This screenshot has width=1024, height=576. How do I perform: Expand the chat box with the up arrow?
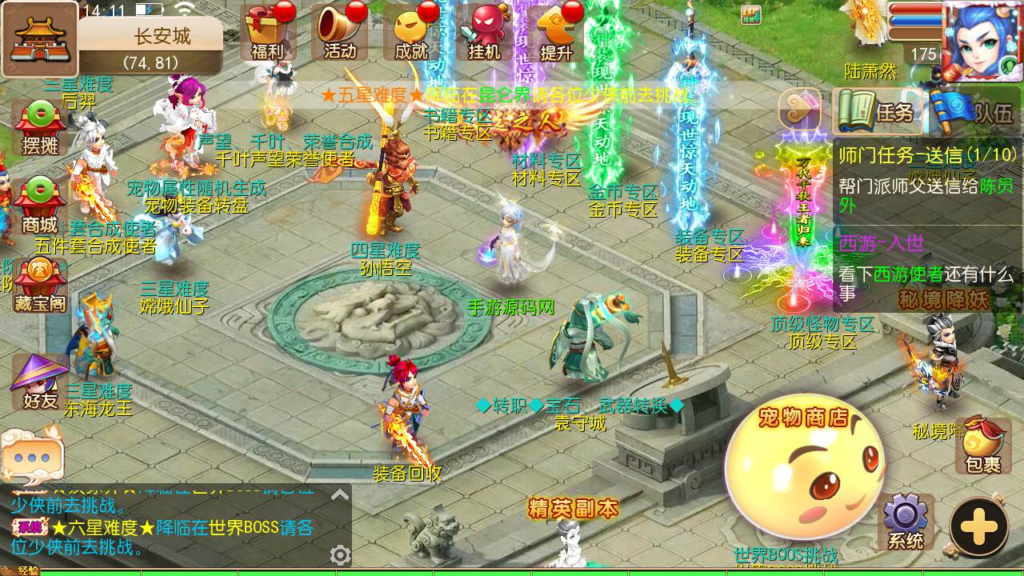(x=340, y=495)
